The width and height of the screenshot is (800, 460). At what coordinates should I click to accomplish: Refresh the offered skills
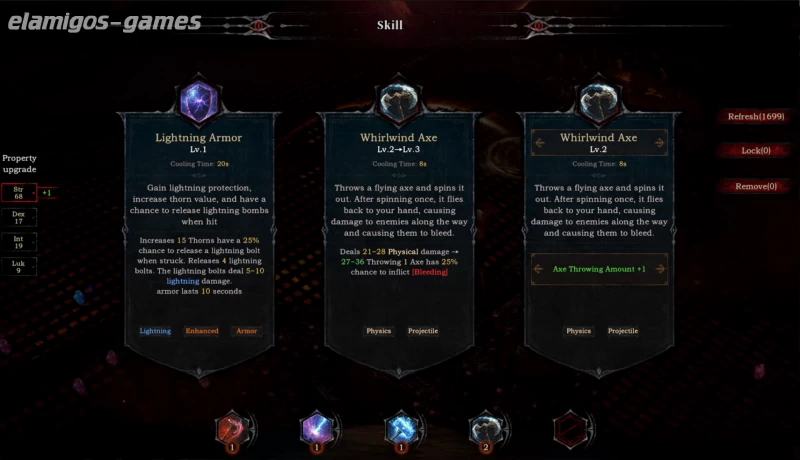coord(755,116)
